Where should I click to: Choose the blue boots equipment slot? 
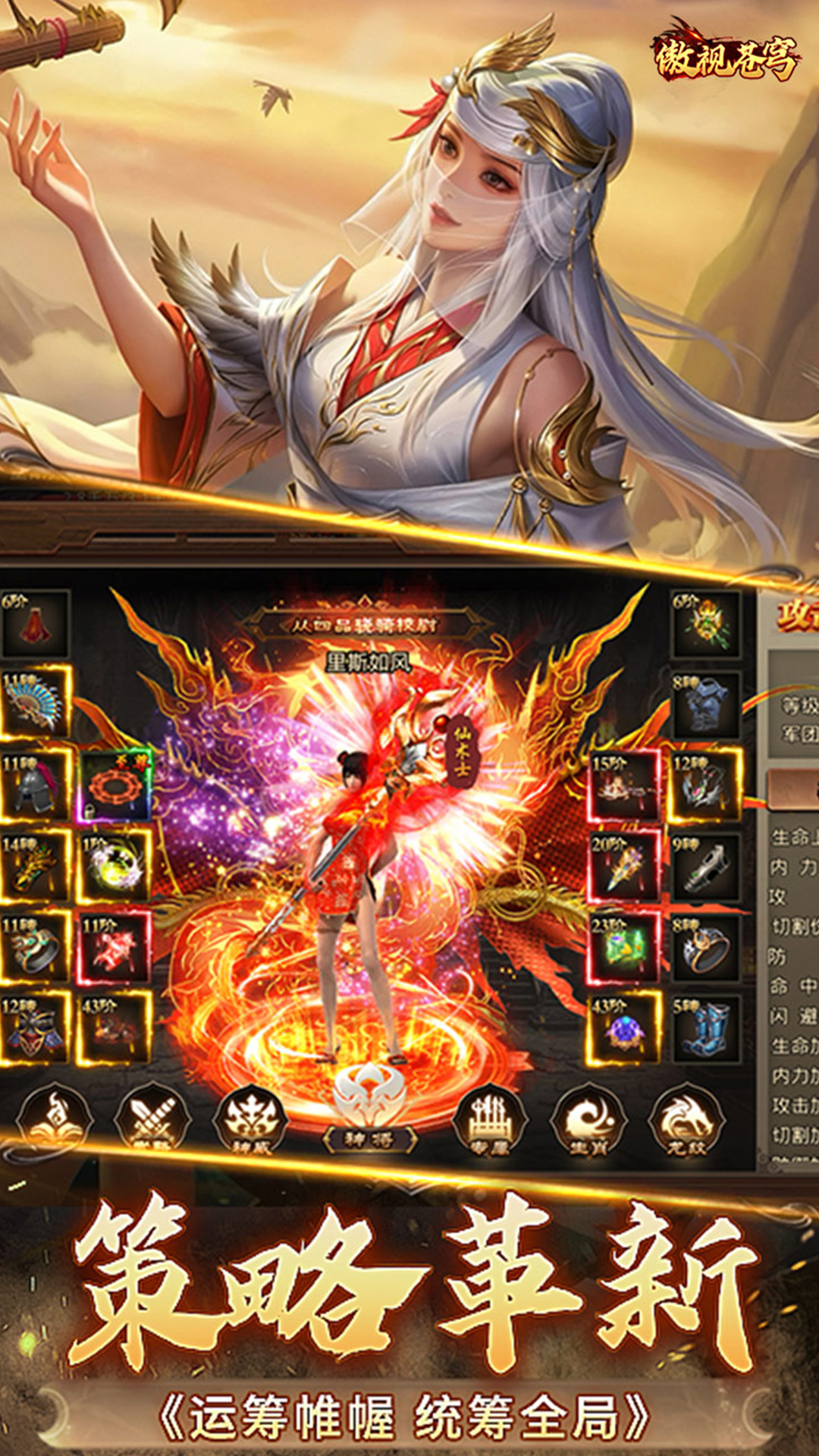tap(705, 1029)
